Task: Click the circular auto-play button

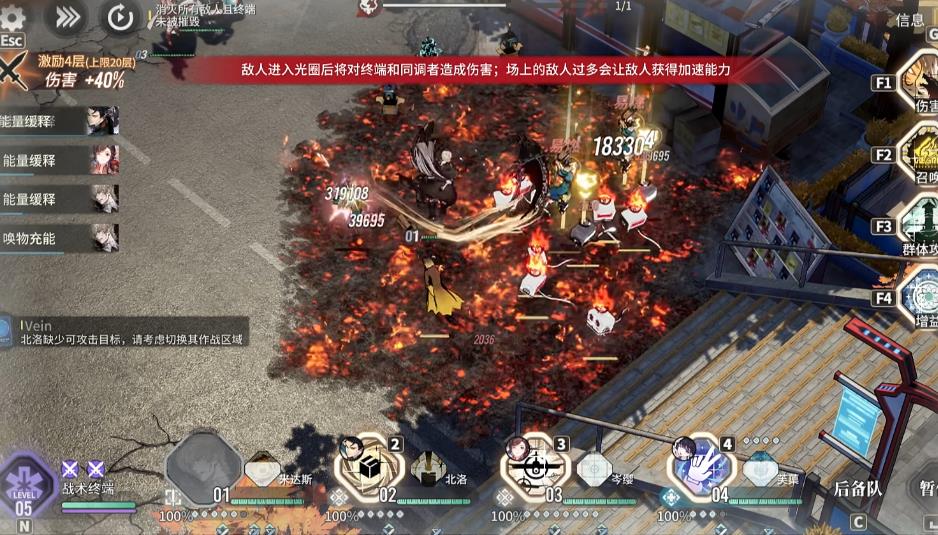Action: pos(120,16)
